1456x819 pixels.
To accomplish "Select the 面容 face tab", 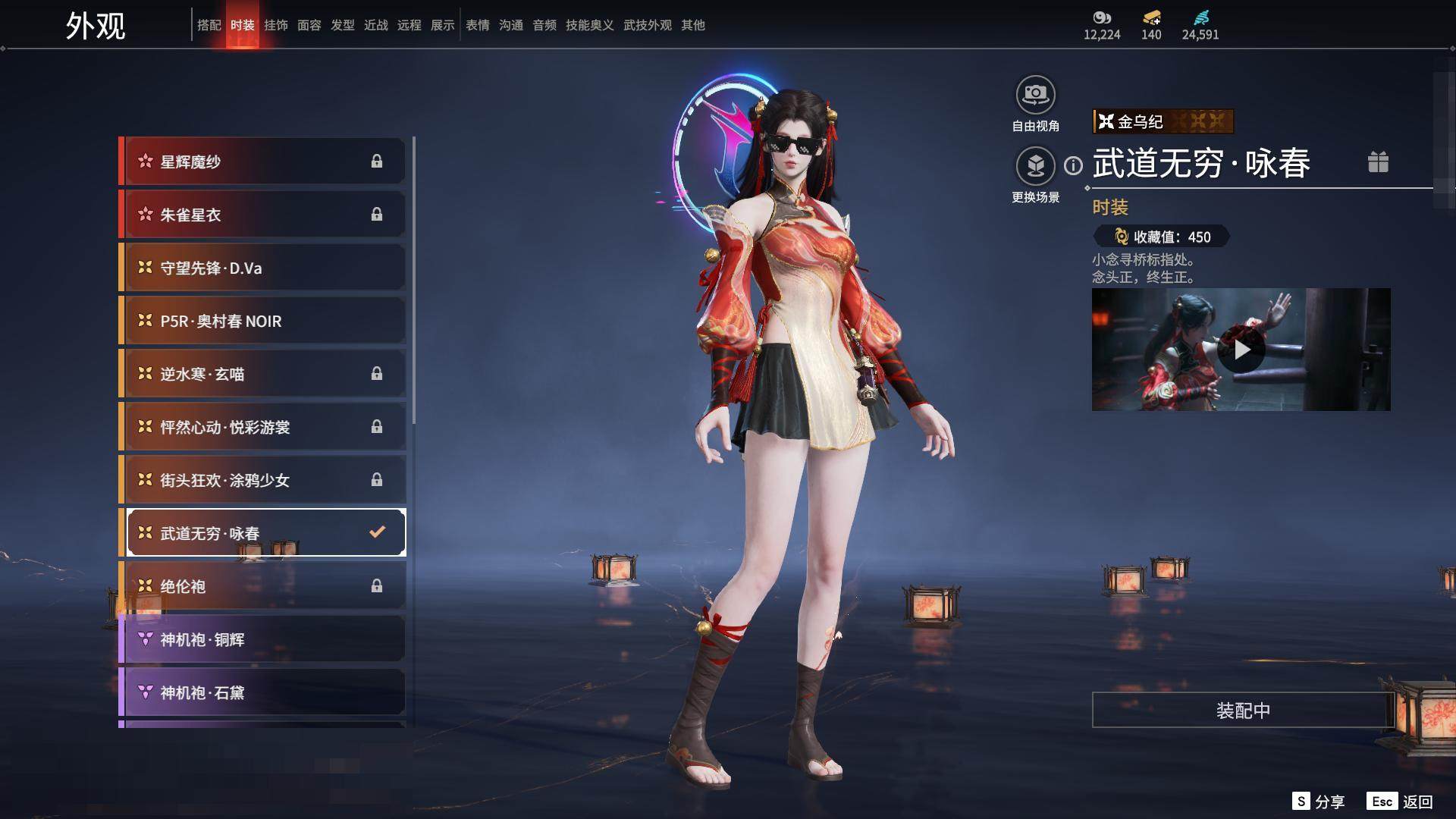I will (309, 25).
